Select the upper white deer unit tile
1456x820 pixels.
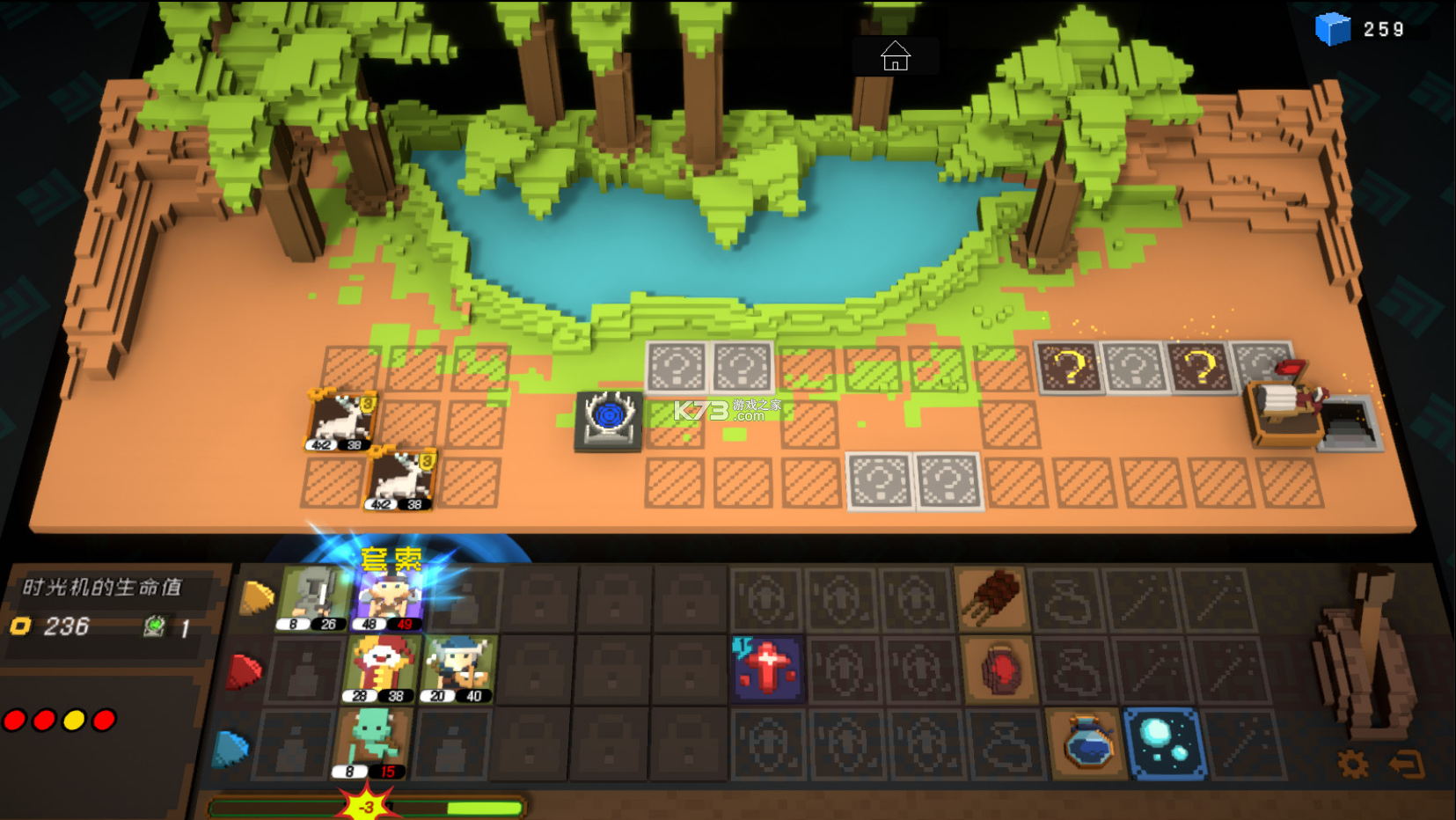point(342,421)
